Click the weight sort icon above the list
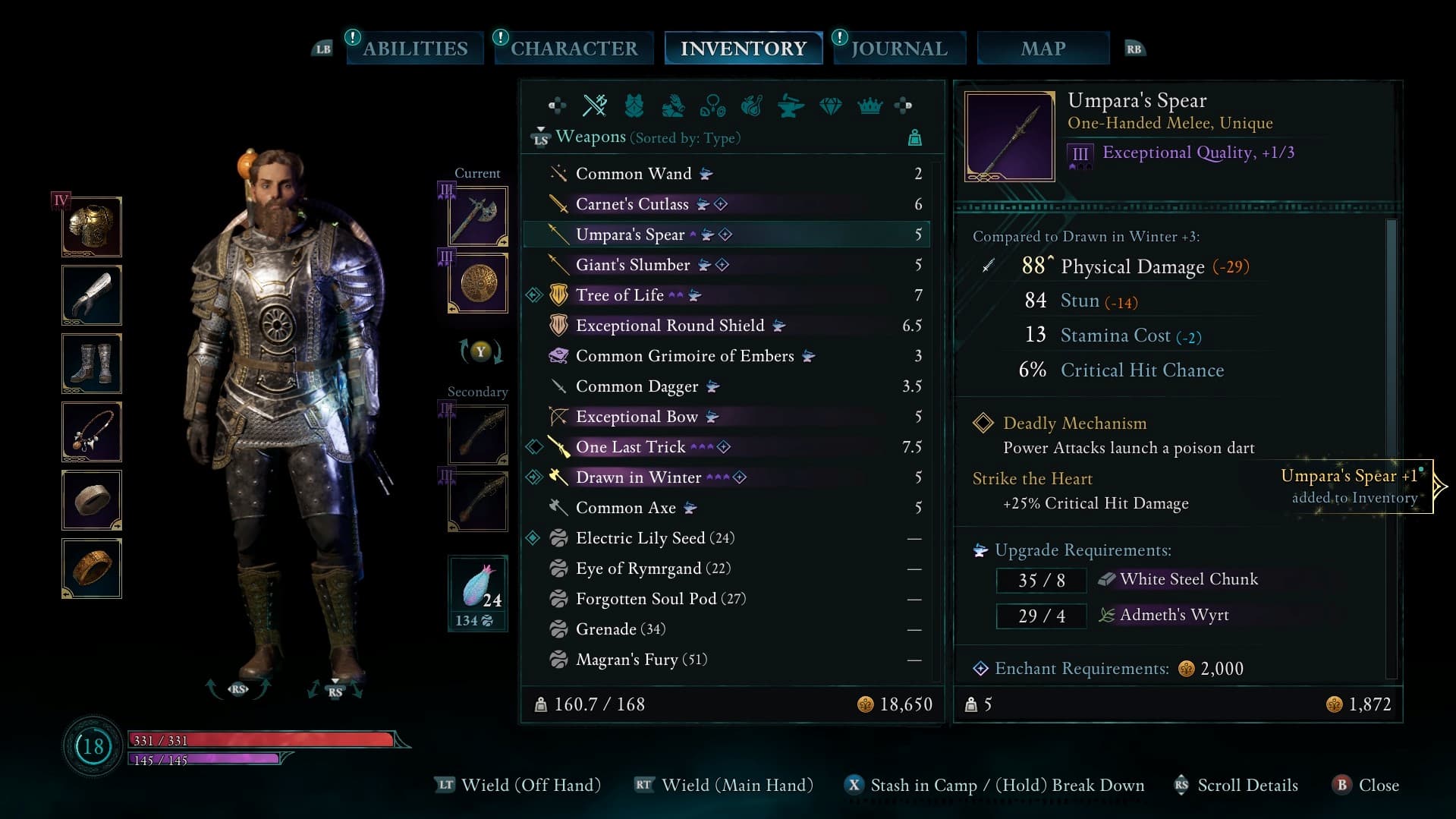1456x819 pixels. [915, 137]
